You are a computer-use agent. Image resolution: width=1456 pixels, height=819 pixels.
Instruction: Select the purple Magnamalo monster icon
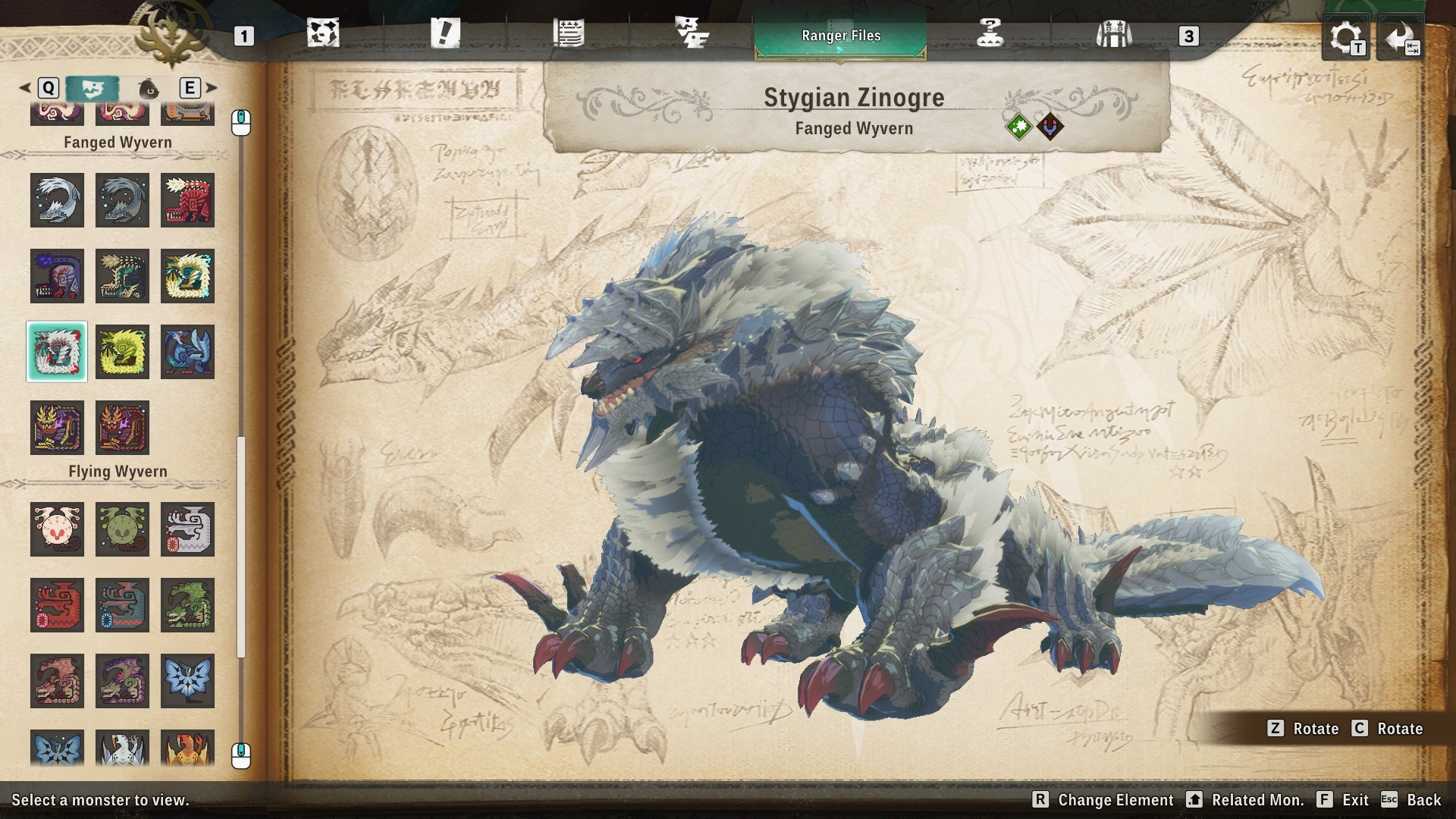coord(57,428)
